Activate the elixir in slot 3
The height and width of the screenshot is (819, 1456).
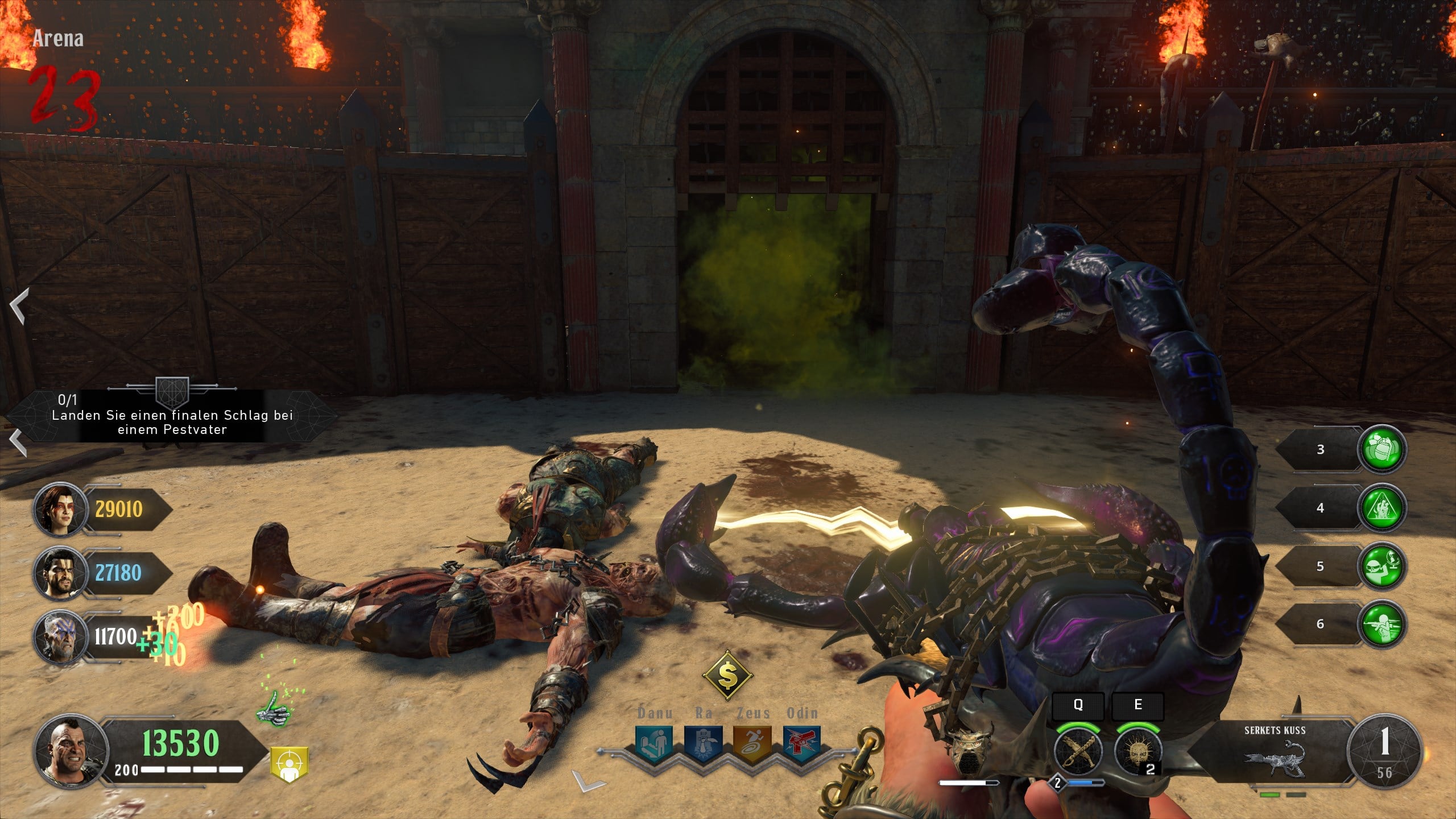click(x=1382, y=450)
